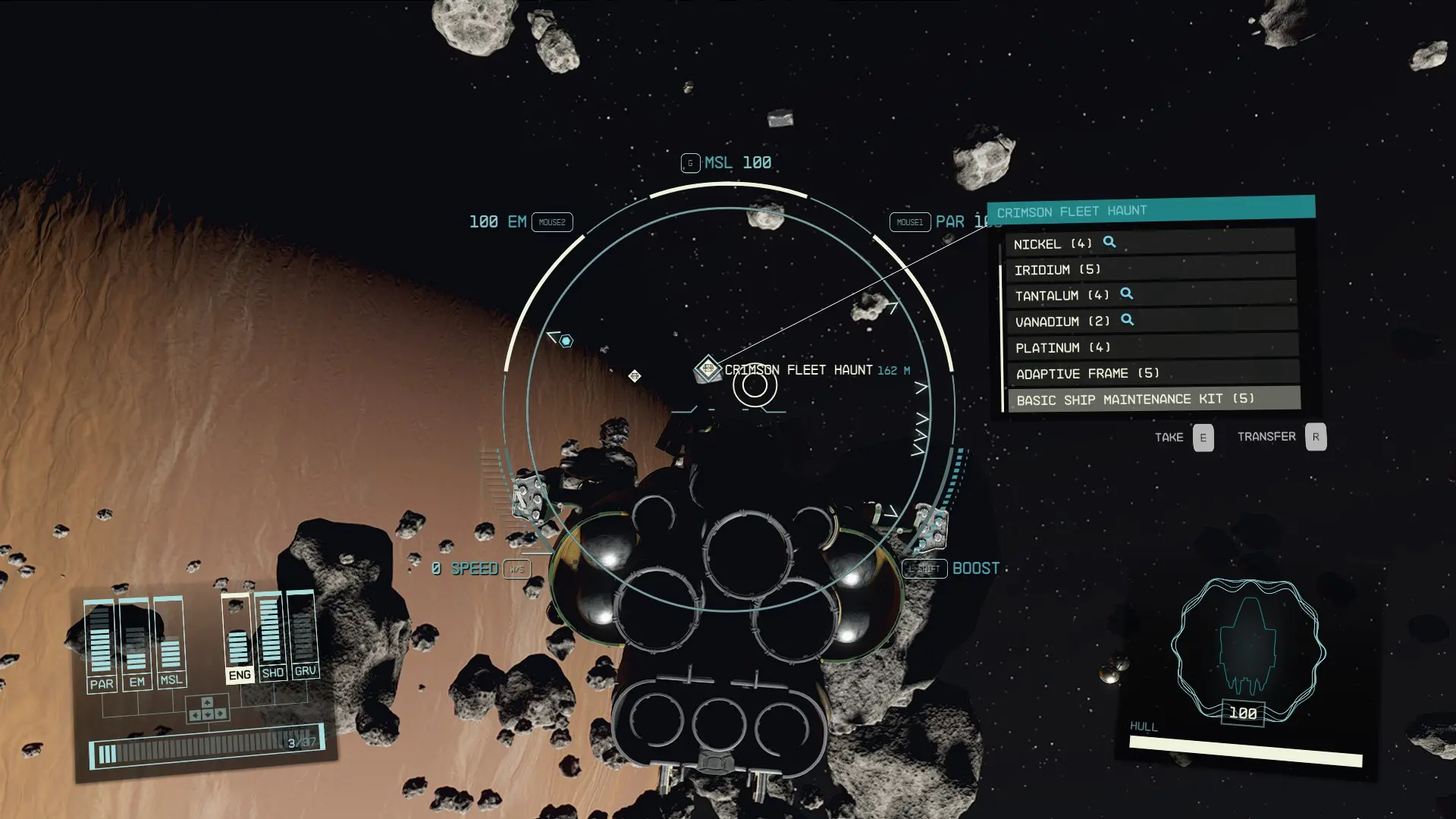Click the Crimson Fleet Haunt target marker
1456x819 pixels.
pos(708,369)
